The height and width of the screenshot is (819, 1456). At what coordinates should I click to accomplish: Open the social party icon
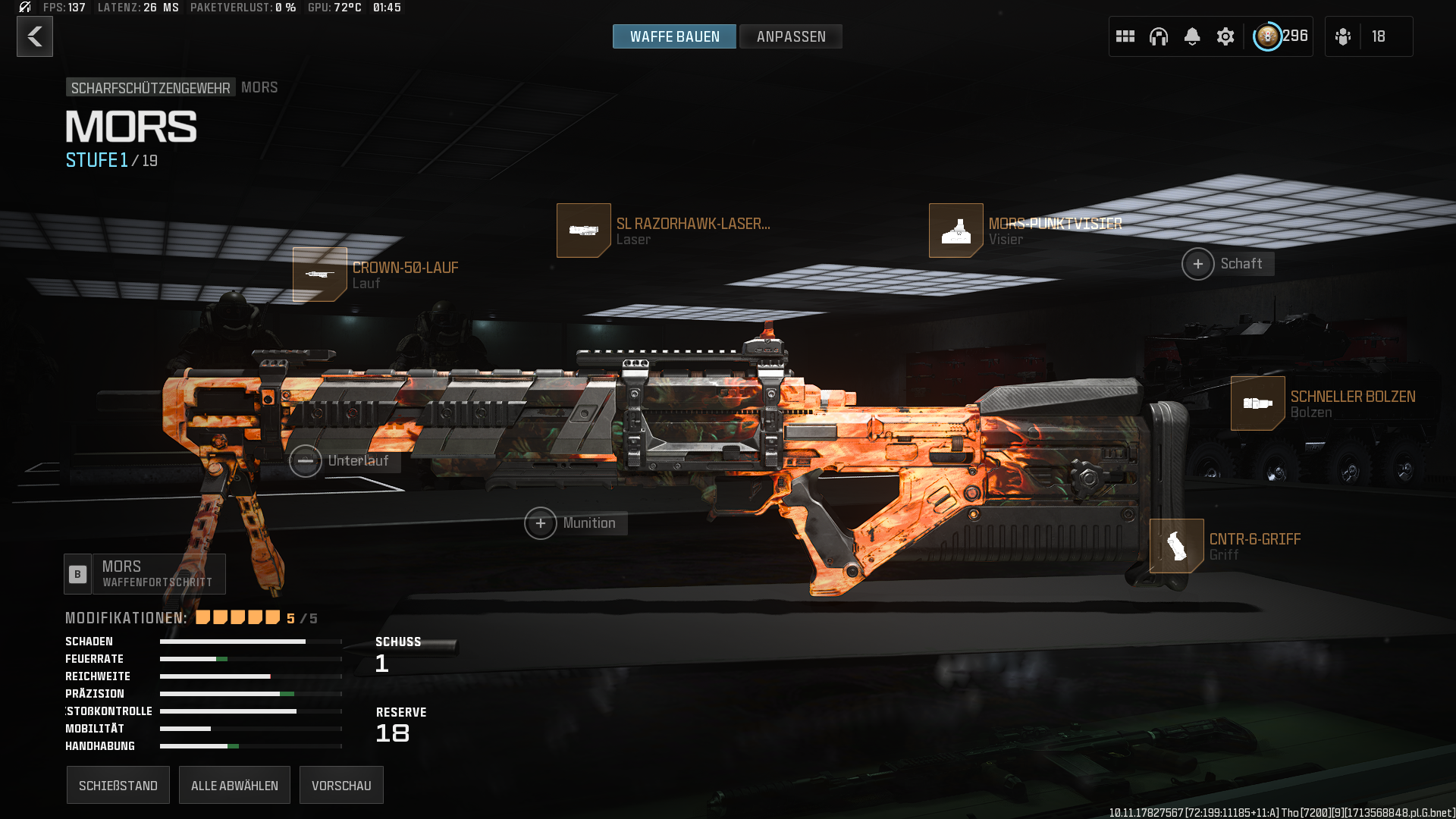coord(1343,36)
